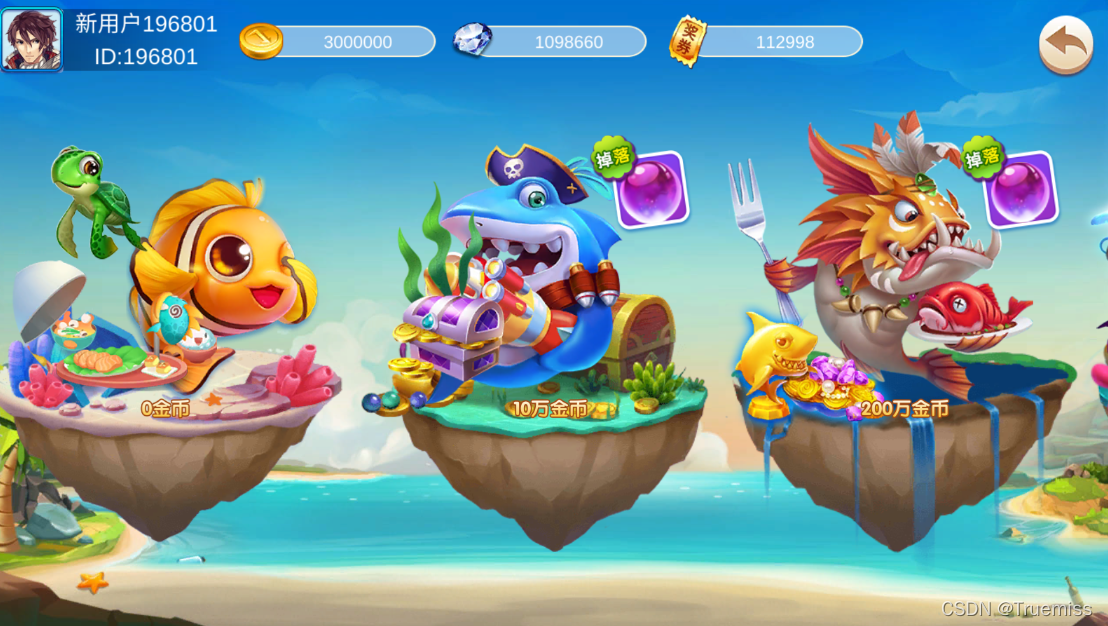Open the player avatar profile
Screen dimensions: 1108x626
tap(32, 40)
